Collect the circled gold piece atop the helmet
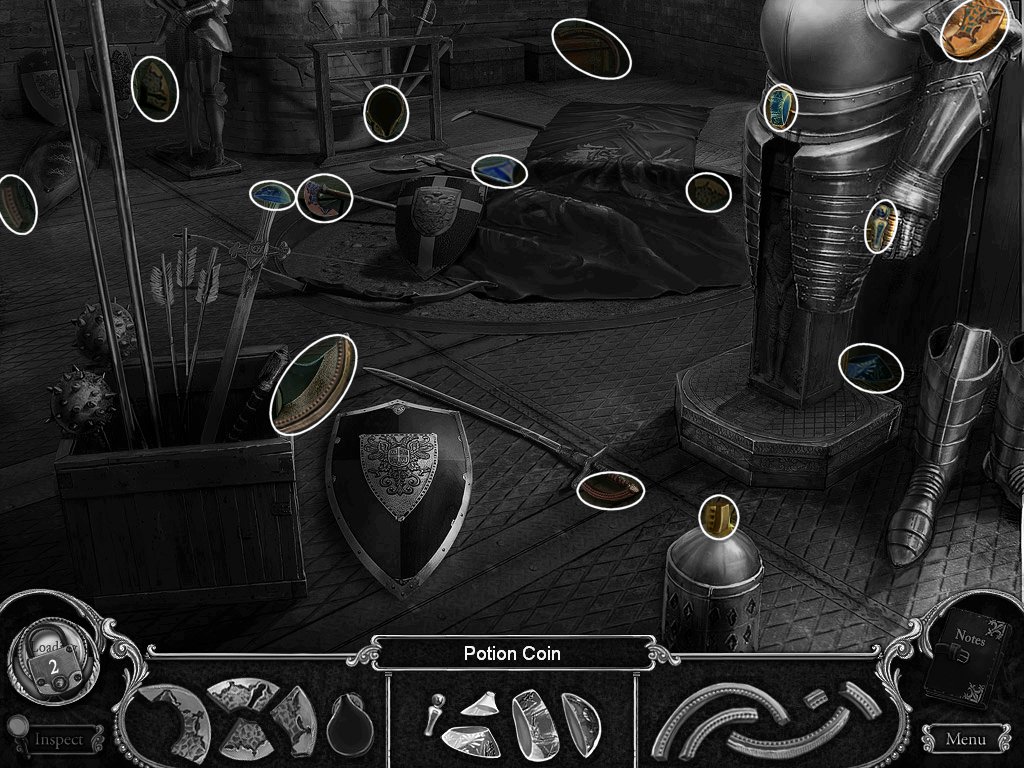The height and width of the screenshot is (768, 1024). [718, 516]
